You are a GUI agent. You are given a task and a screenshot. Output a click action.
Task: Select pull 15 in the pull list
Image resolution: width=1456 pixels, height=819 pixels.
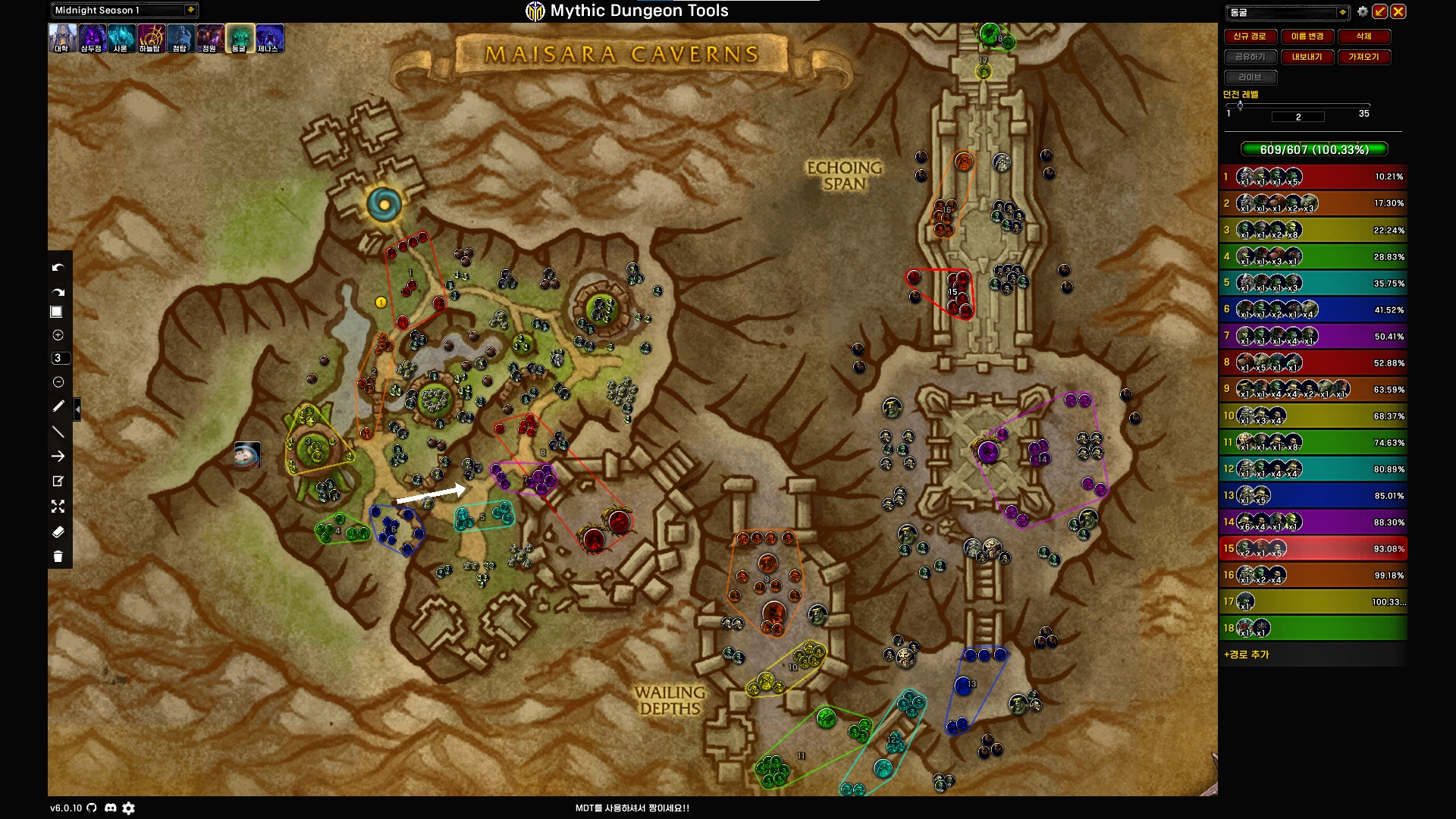[x=1313, y=548]
